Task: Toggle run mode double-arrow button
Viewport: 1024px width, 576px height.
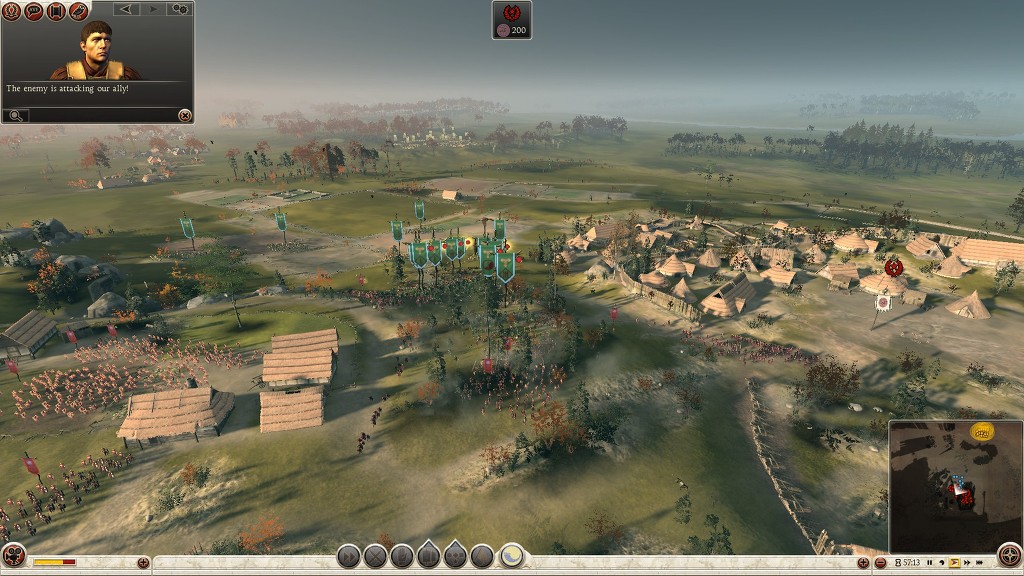Action: click(348, 556)
